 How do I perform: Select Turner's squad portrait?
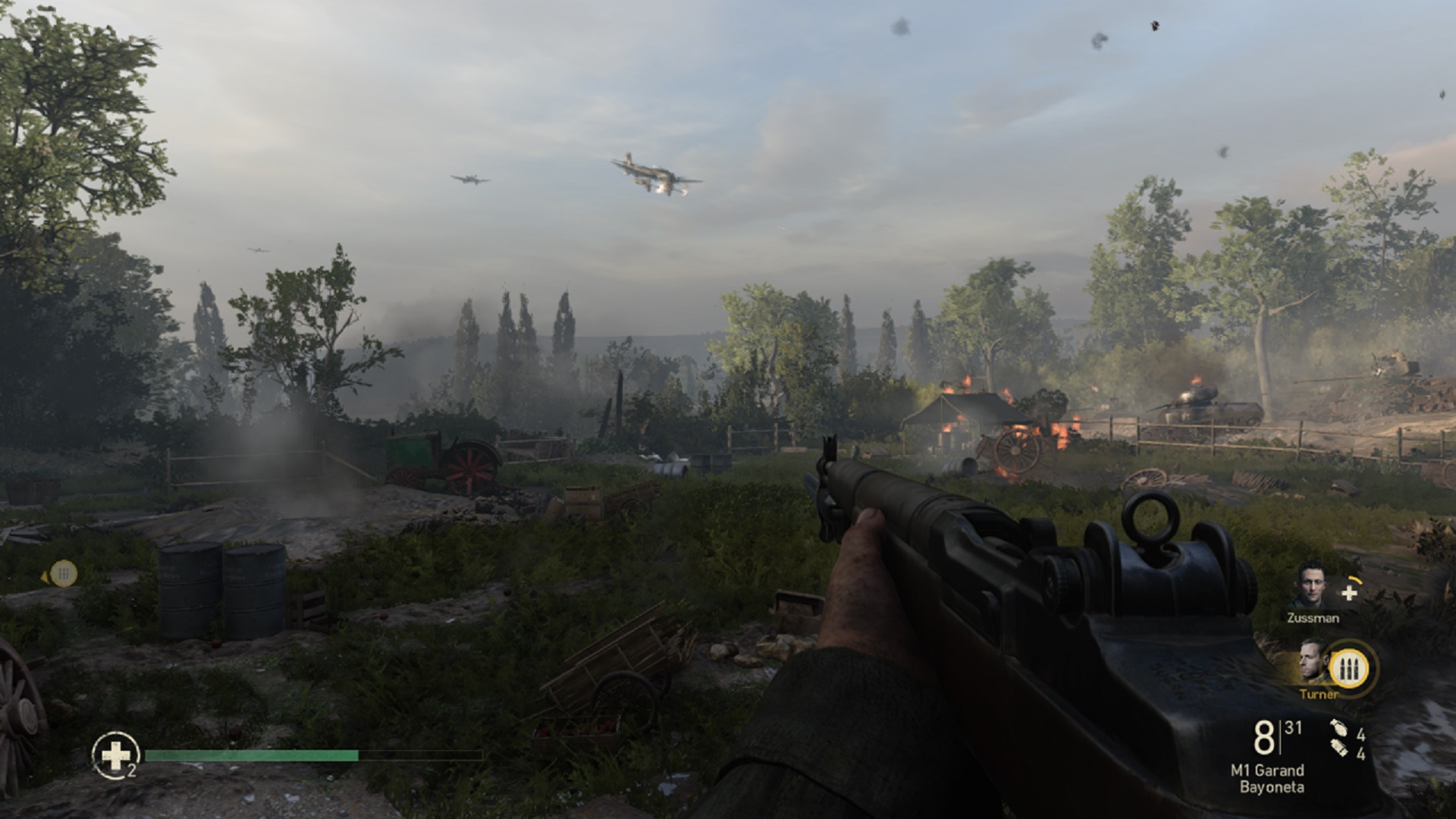[1313, 664]
